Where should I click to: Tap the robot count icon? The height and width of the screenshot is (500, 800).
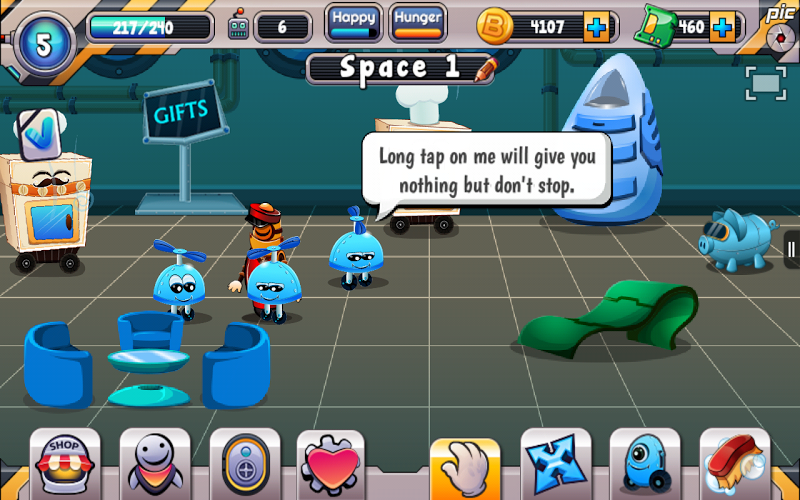(238, 27)
